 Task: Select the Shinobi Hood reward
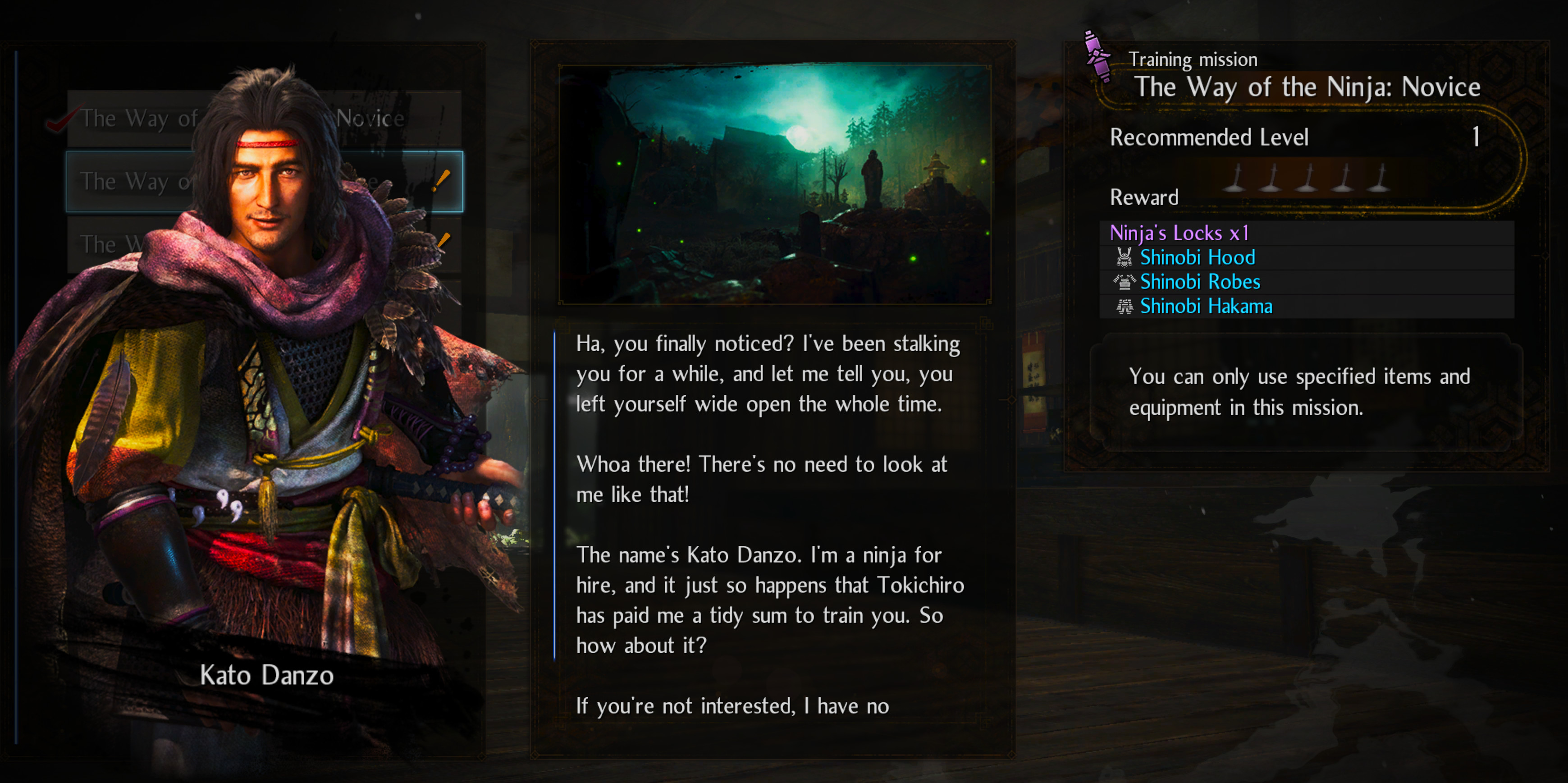(1197, 257)
